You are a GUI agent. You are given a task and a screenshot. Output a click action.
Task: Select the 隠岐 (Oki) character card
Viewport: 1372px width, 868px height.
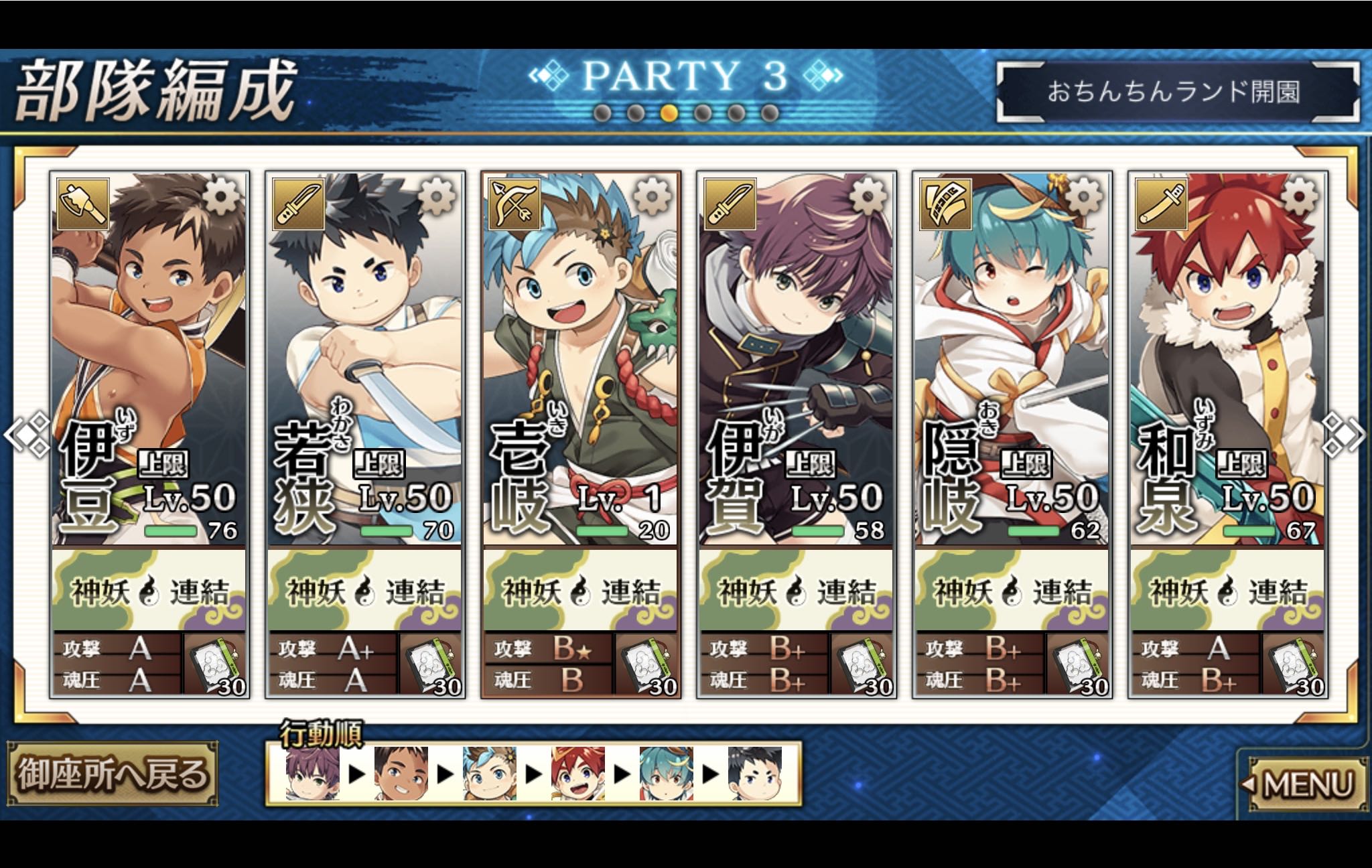[1012, 362]
